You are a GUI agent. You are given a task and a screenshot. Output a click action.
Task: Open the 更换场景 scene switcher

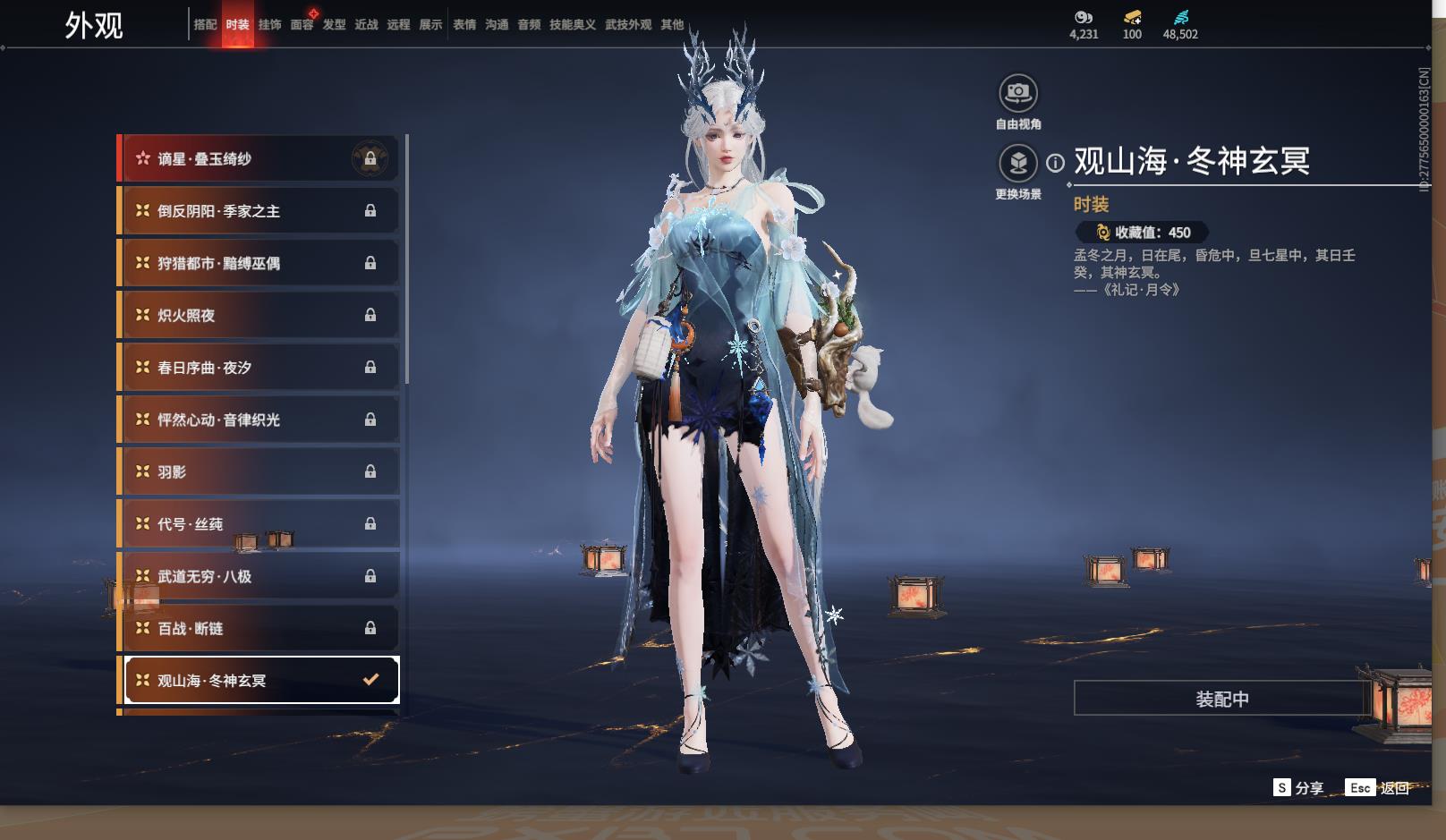(1018, 164)
